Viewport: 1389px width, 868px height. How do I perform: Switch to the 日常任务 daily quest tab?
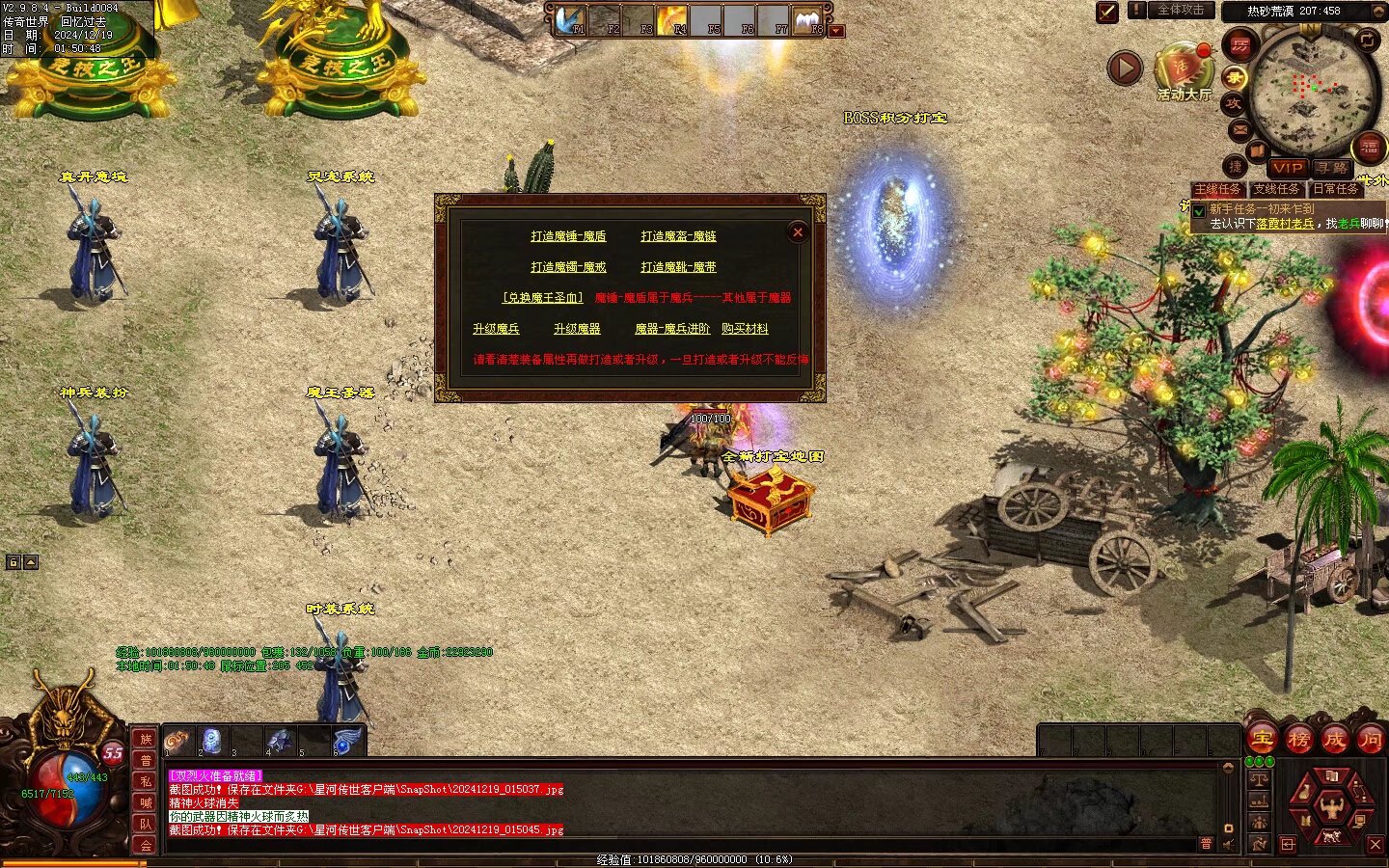point(1335,189)
